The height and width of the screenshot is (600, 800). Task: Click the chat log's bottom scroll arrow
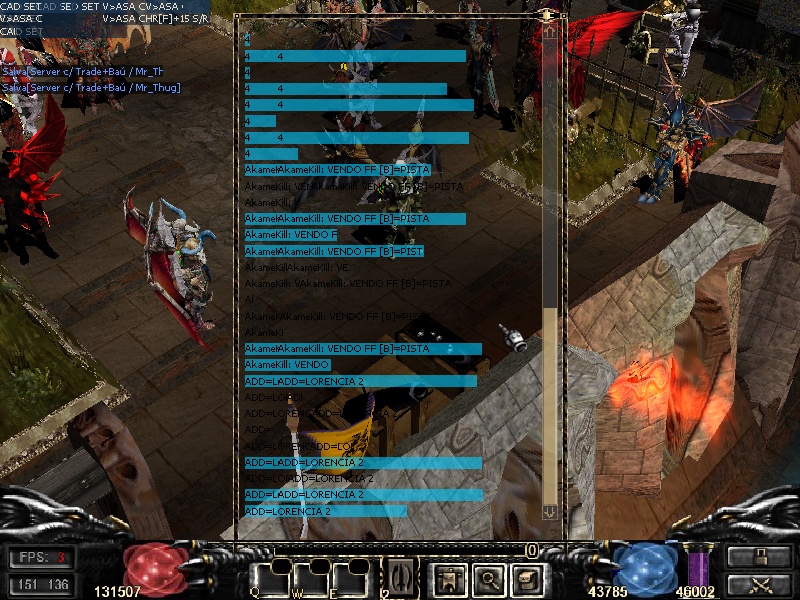click(x=549, y=511)
